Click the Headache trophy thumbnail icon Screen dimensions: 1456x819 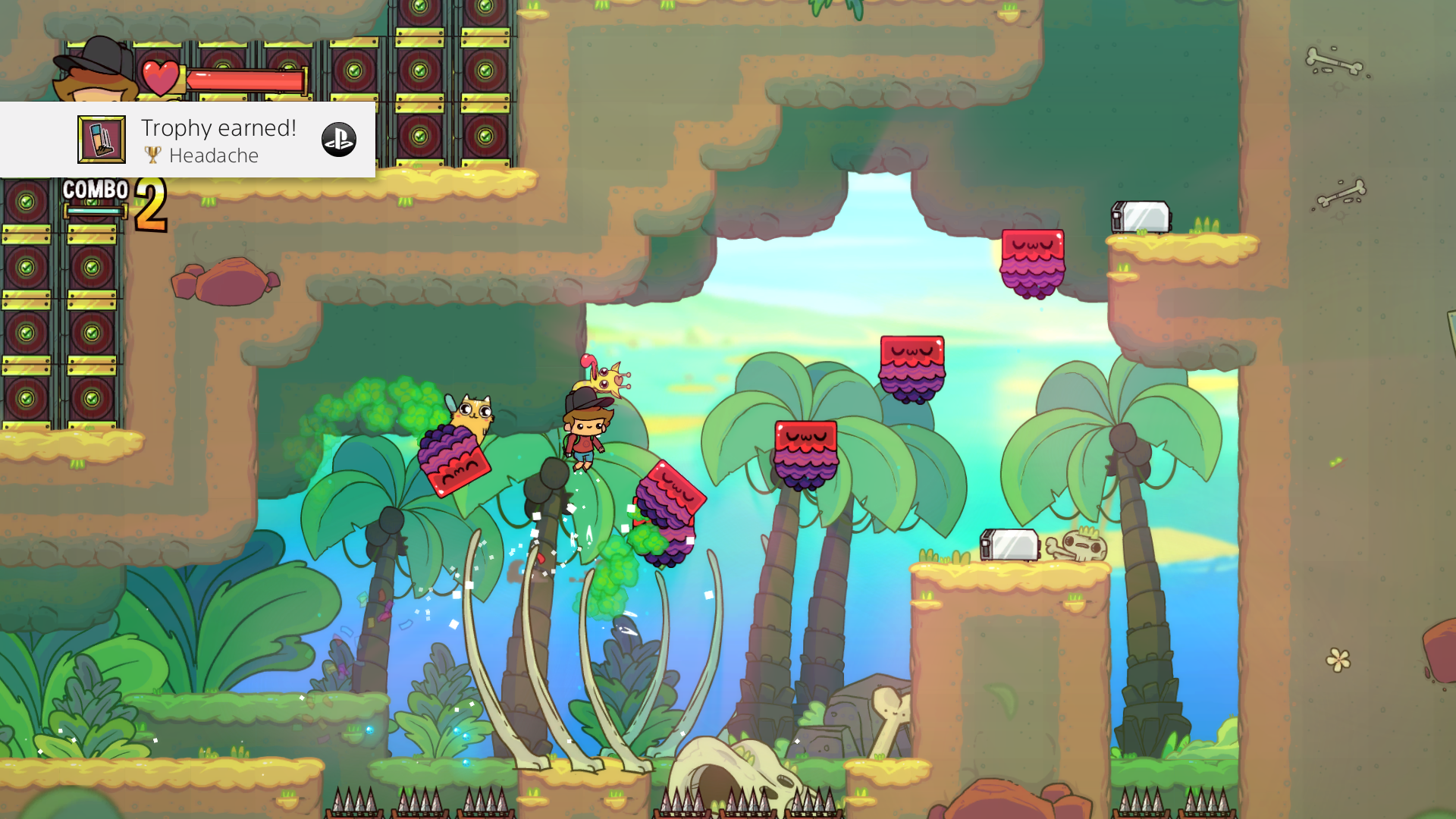(102, 140)
